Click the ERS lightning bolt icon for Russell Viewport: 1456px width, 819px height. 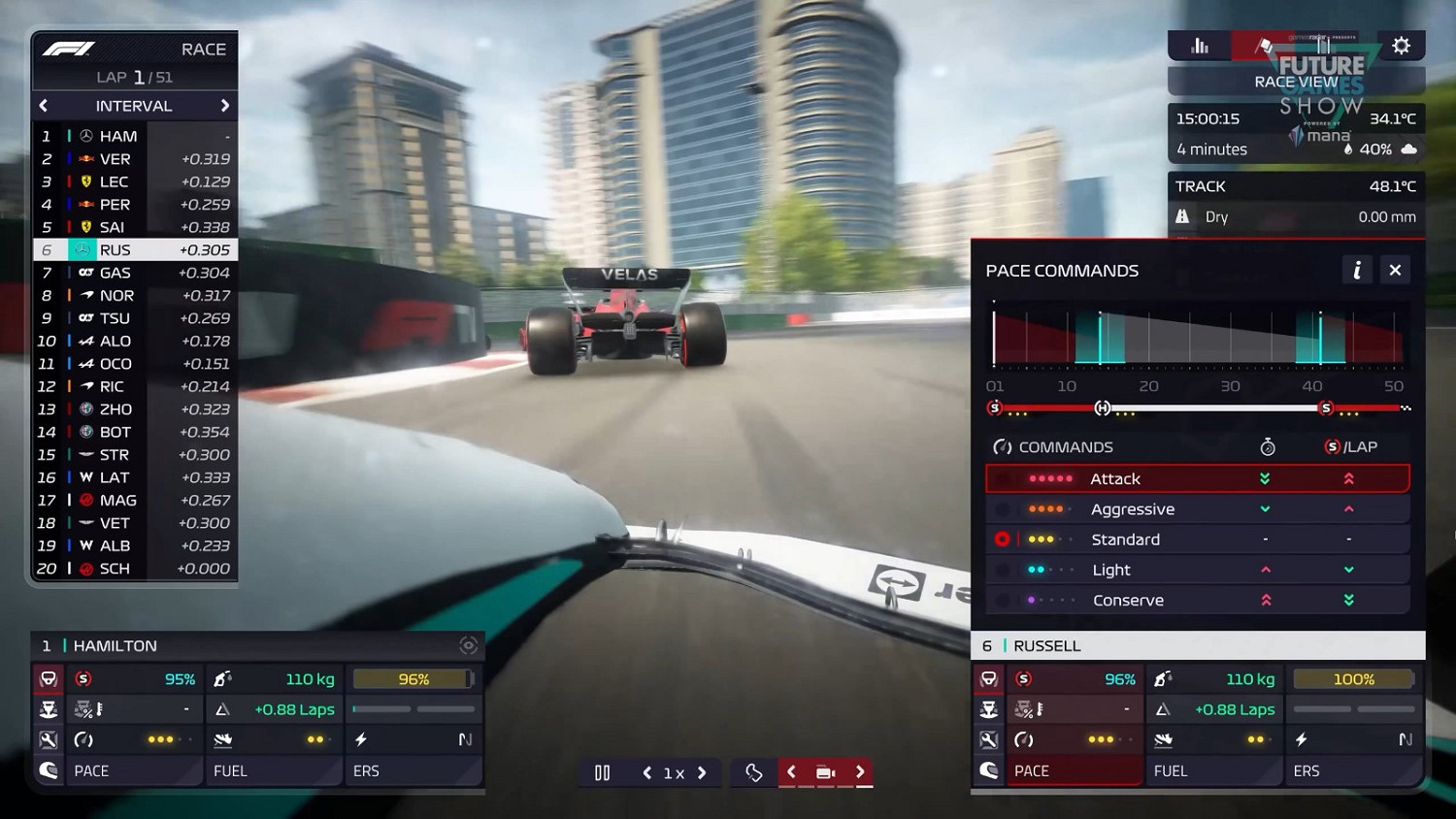point(1302,739)
